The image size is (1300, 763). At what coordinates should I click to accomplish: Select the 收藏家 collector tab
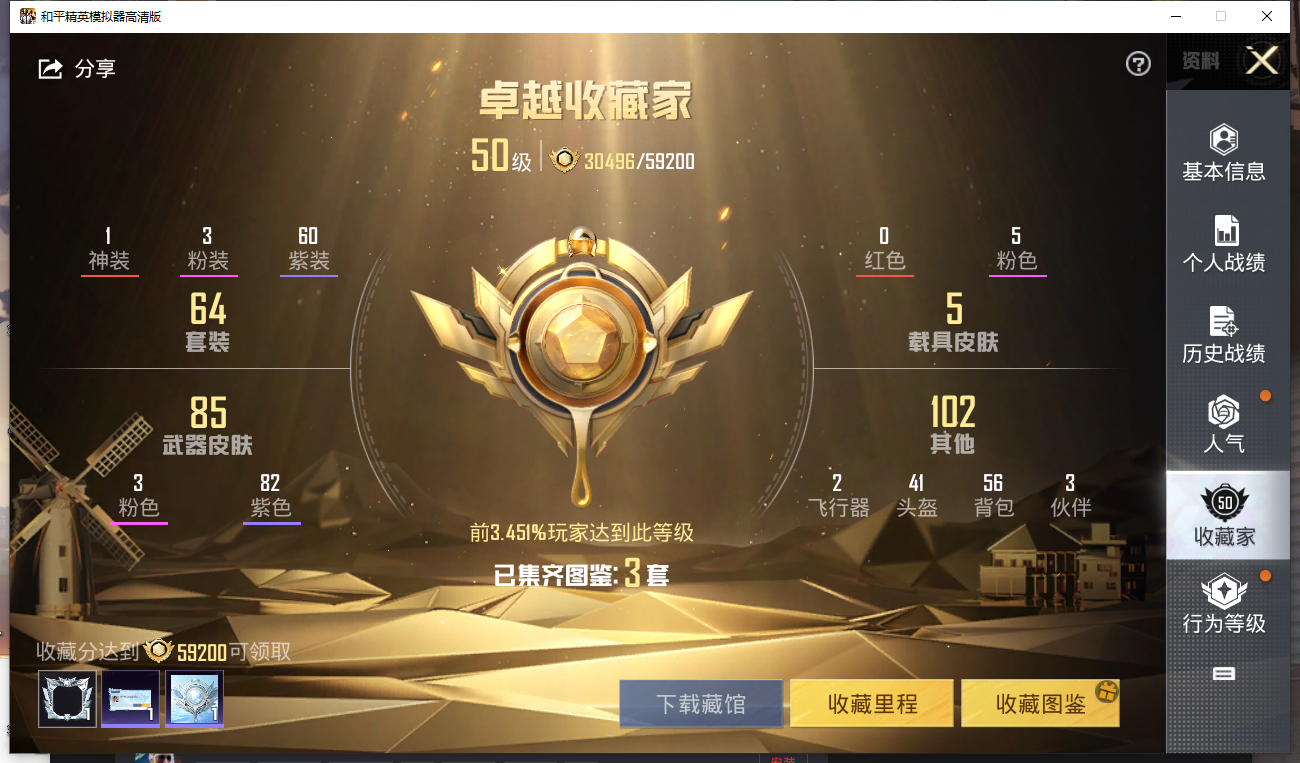tap(1224, 515)
